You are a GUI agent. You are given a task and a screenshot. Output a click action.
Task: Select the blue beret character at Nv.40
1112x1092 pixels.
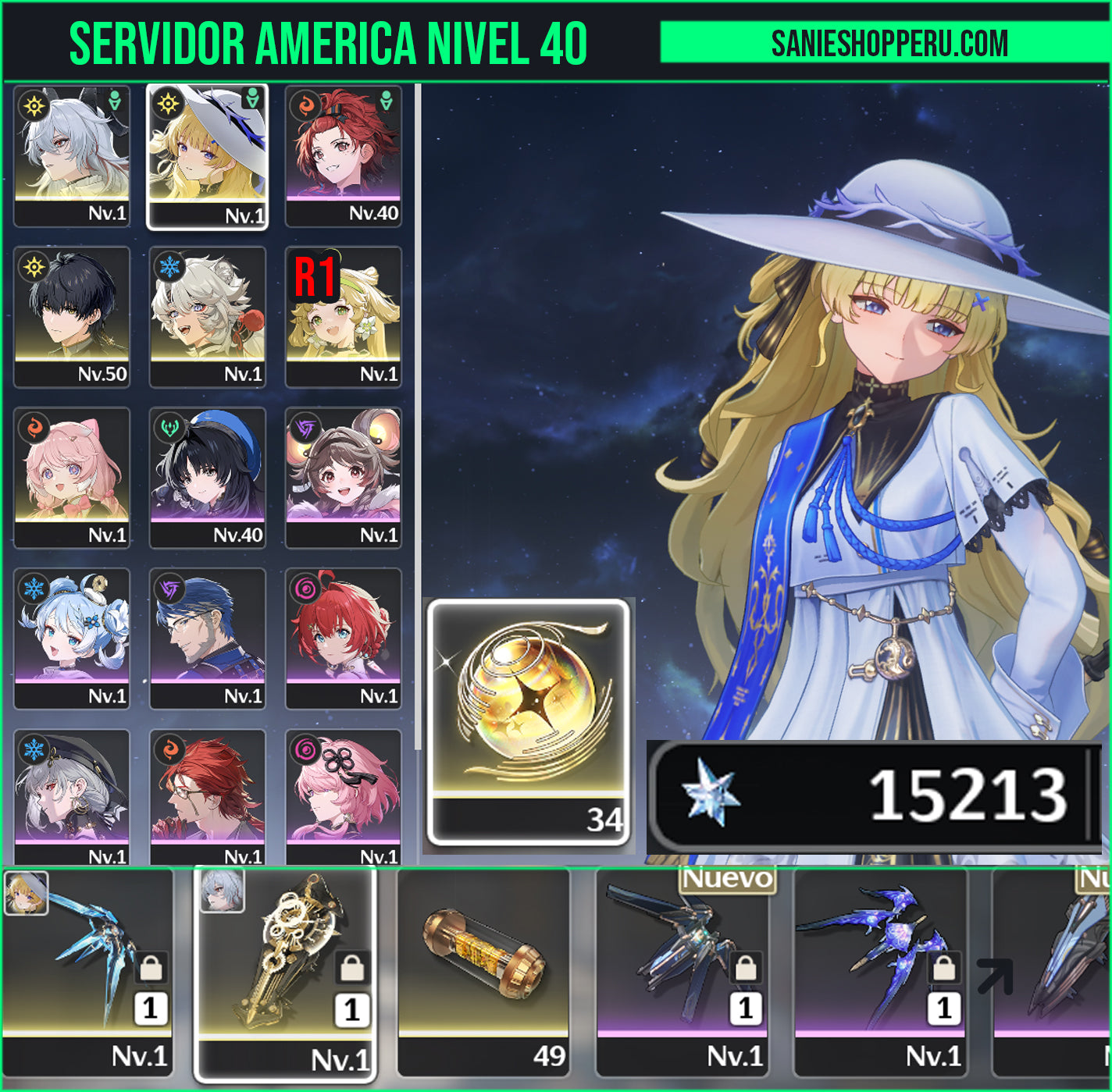pyautogui.click(x=207, y=478)
